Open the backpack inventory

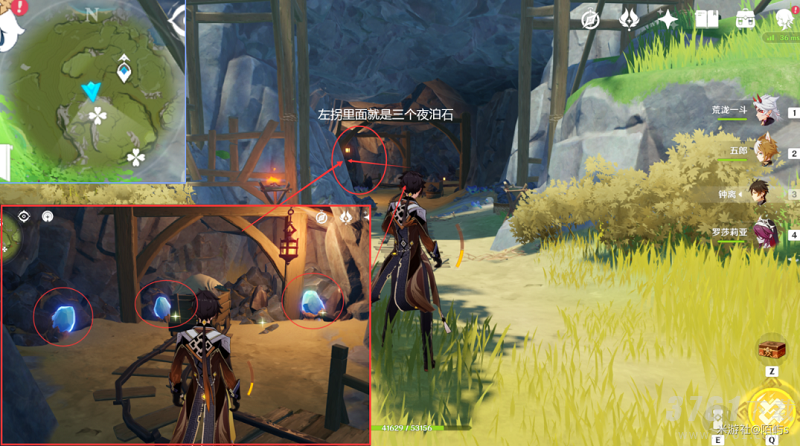pos(745,20)
